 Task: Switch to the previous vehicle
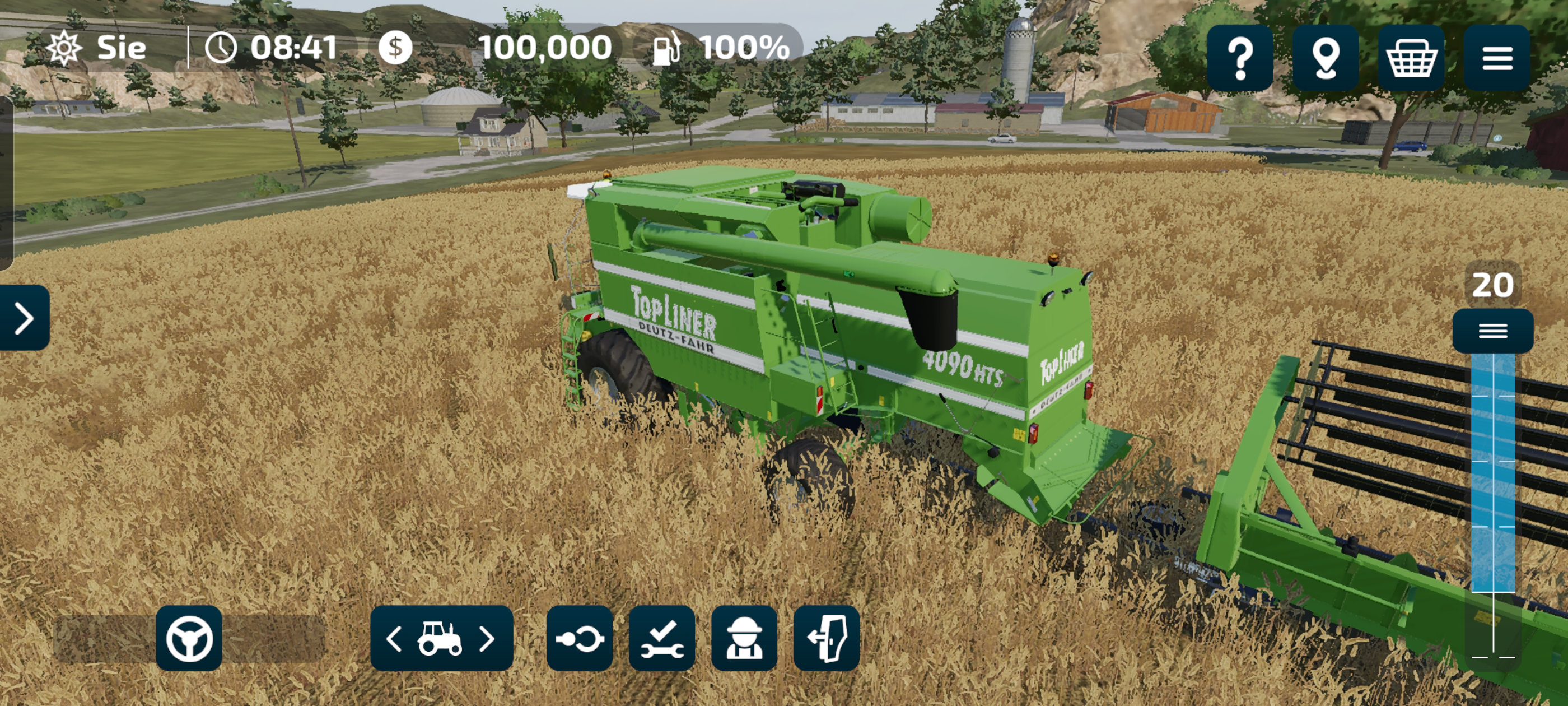[394, 639]
